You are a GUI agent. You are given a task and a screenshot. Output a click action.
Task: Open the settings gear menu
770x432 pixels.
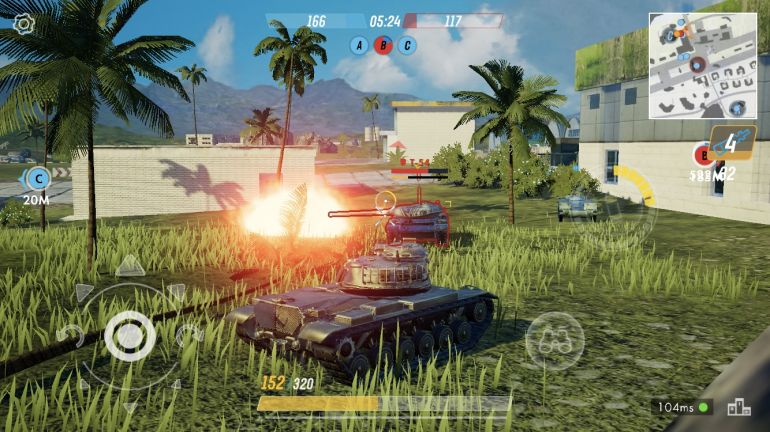click(x=23, y=23)
